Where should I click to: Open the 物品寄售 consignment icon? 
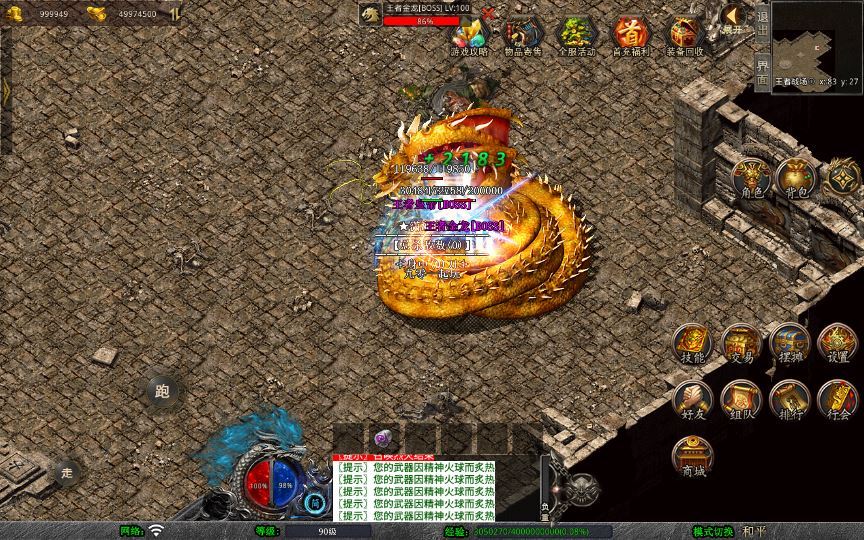coord(523,36)
